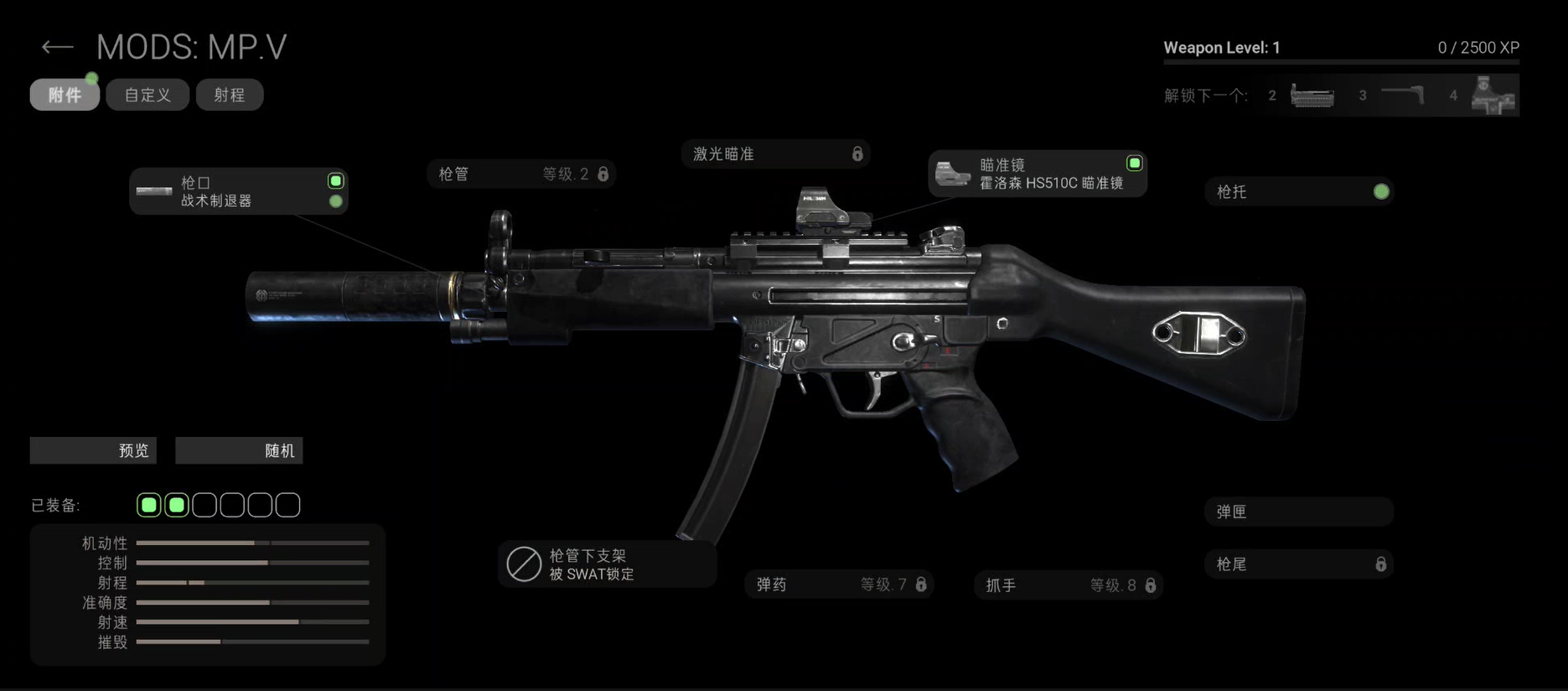Select the 射程 tab

click(x=230, y=95)
